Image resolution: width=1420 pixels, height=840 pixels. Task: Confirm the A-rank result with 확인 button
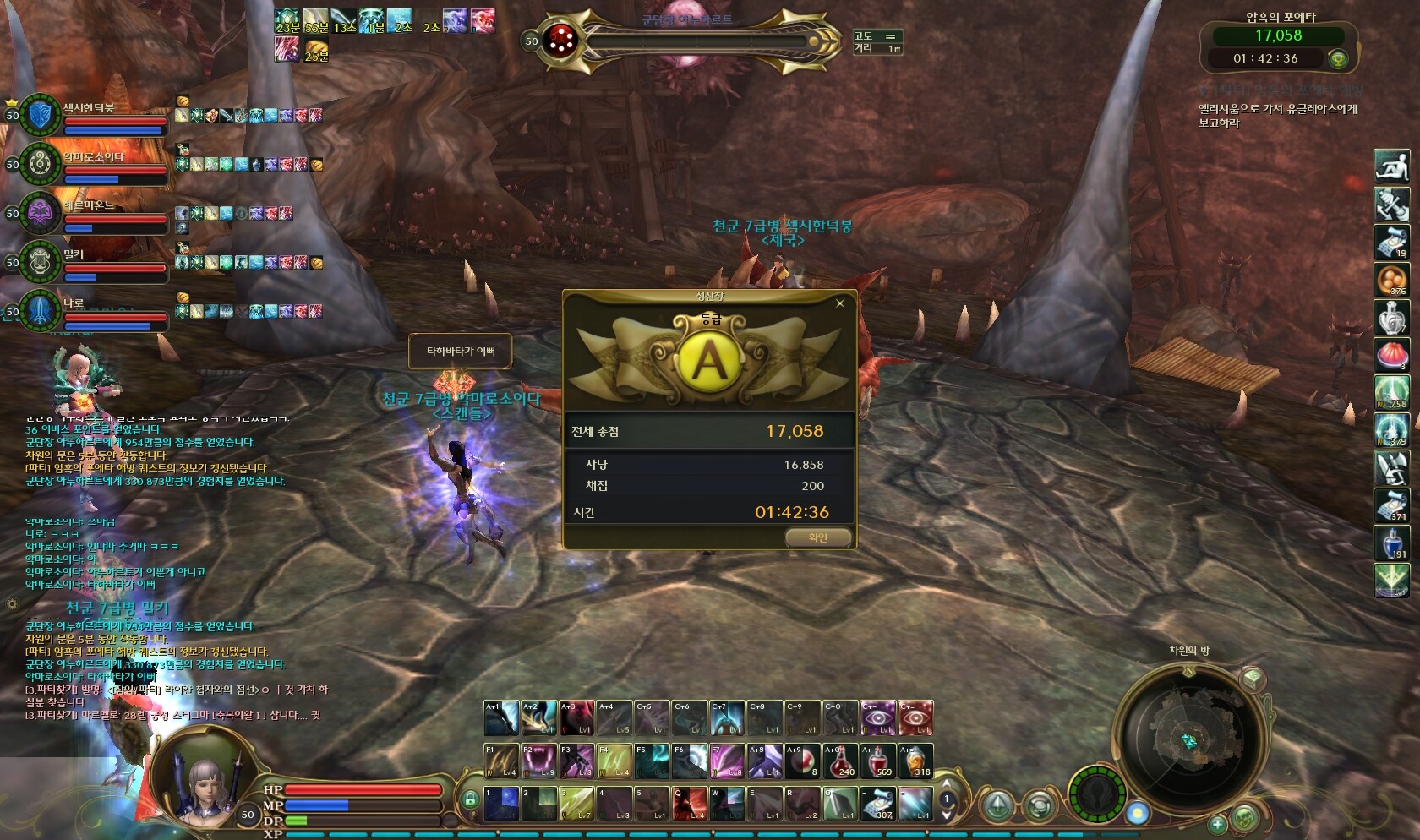coord(817,537)
